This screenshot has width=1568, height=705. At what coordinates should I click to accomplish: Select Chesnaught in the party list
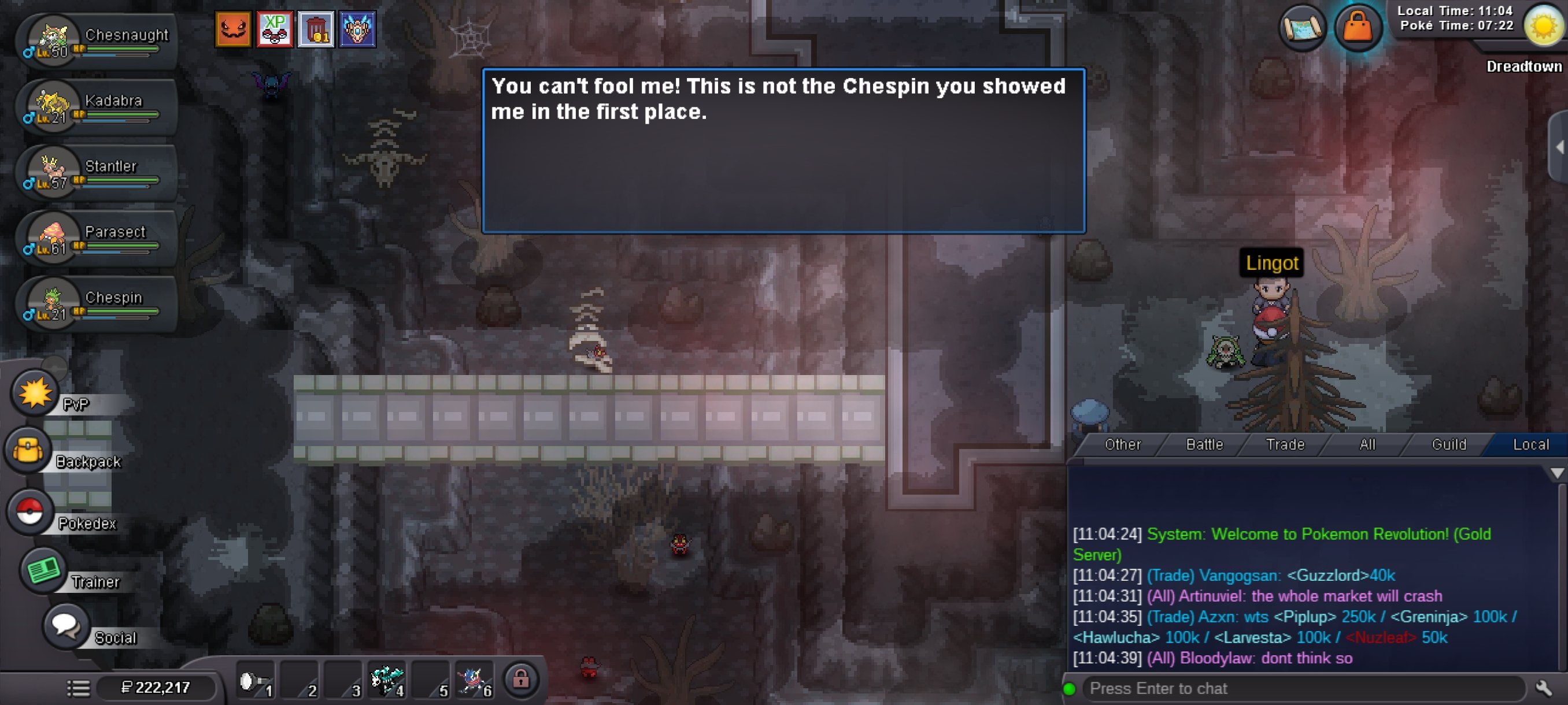(x=97, y=42)
